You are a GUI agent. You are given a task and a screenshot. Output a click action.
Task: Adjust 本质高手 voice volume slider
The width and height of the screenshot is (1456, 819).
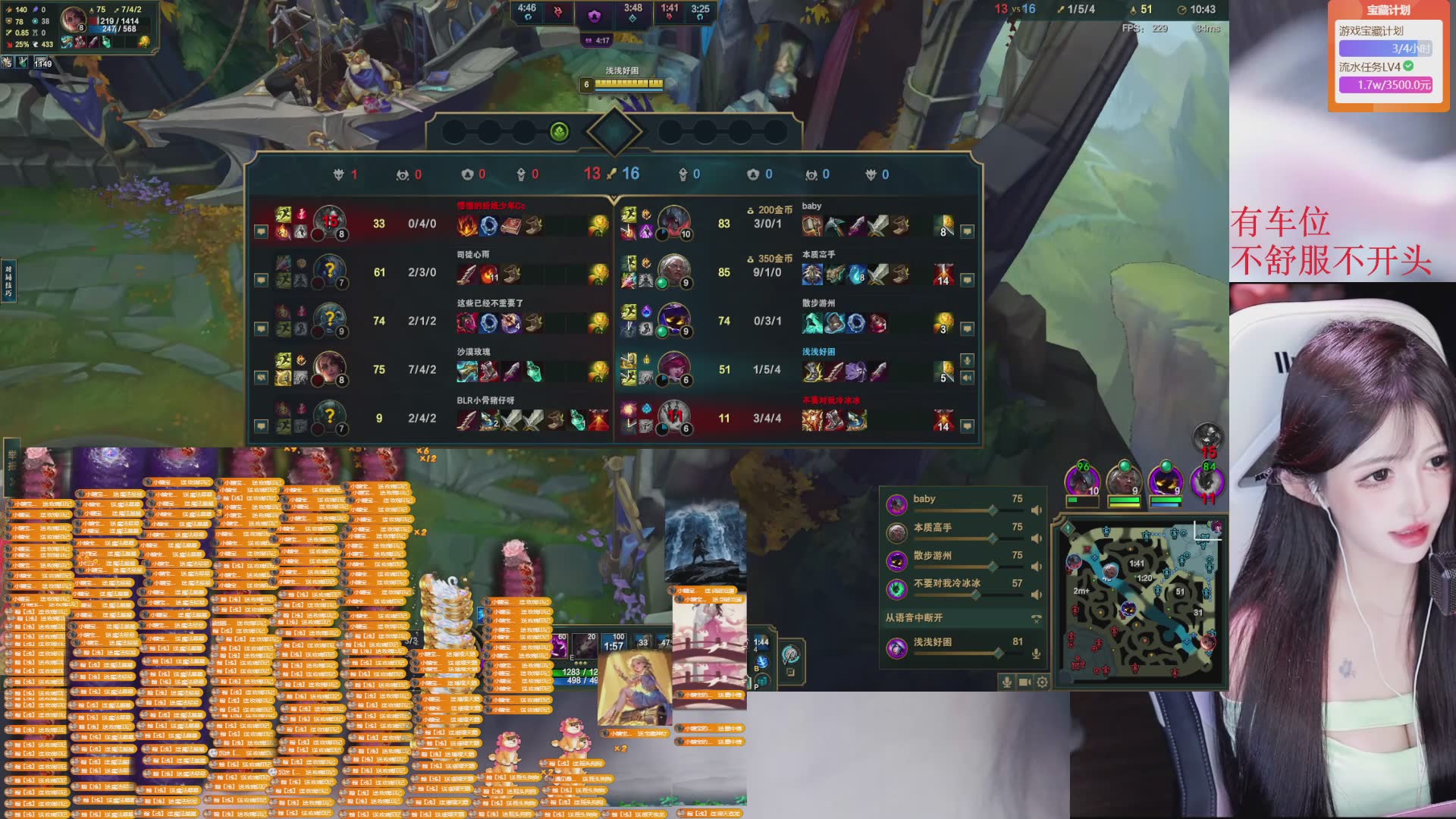coord(992,538)
